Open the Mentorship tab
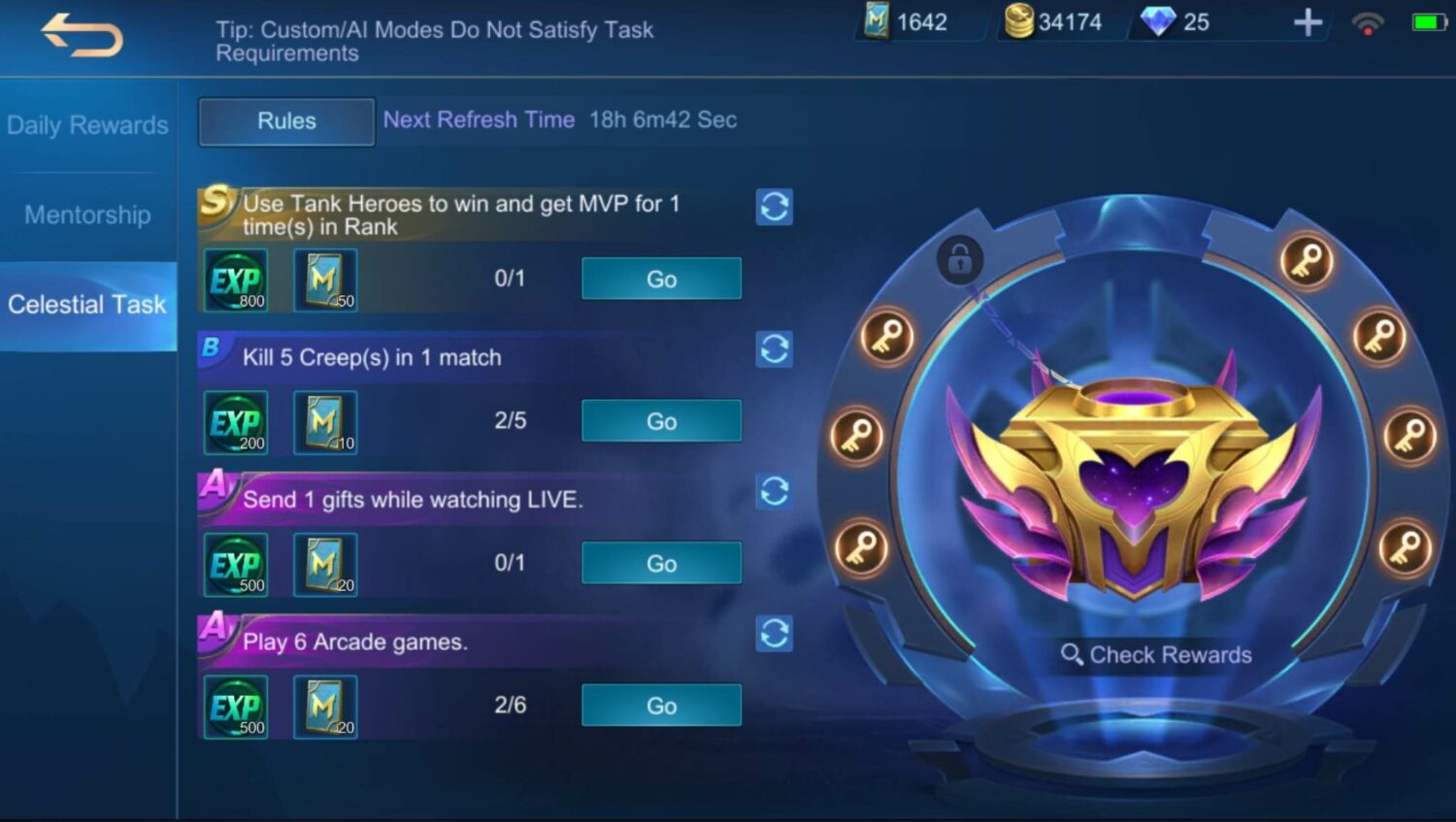Viewport: 1456px width, 822px height. coord(87,215)
